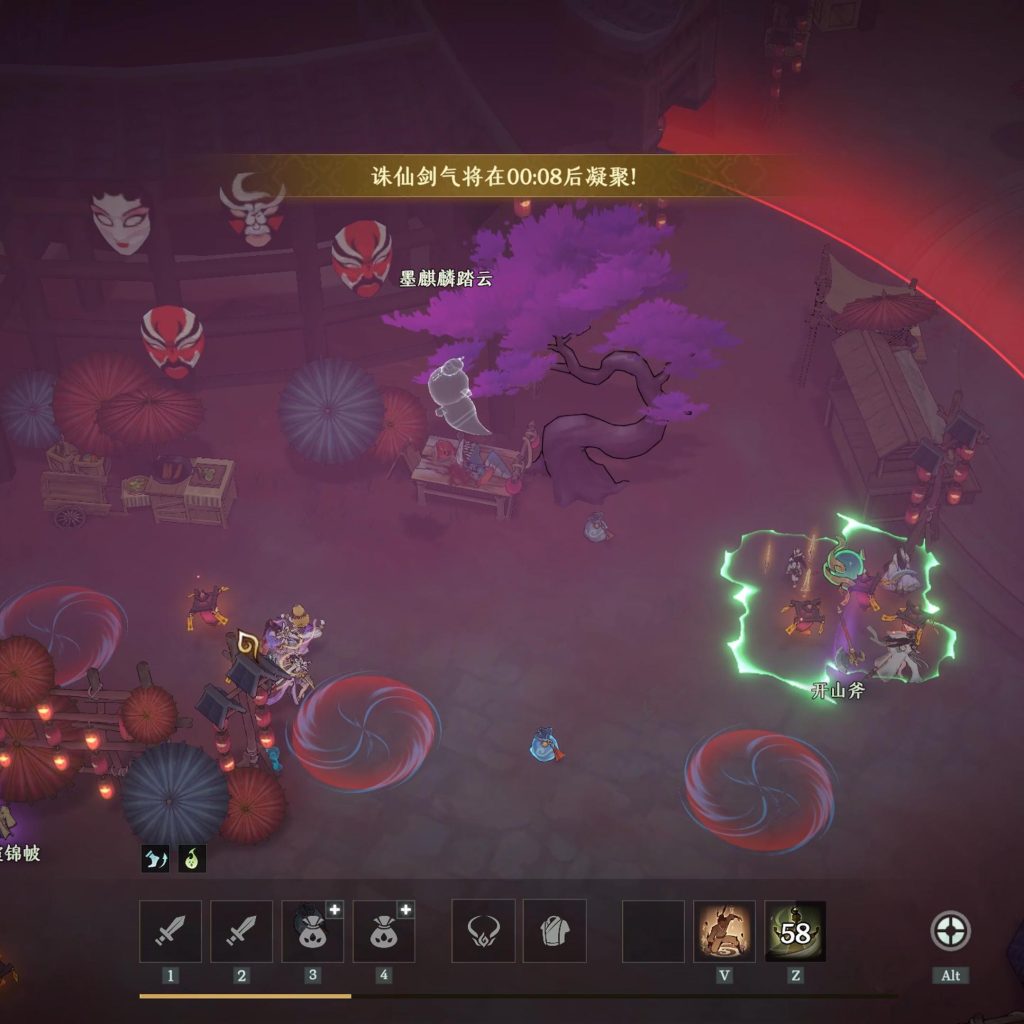The height and width of the screenshot is (1024, 1024).
Task: Toggle the Alt crosshair target button
Action: (x=949, y=931)
